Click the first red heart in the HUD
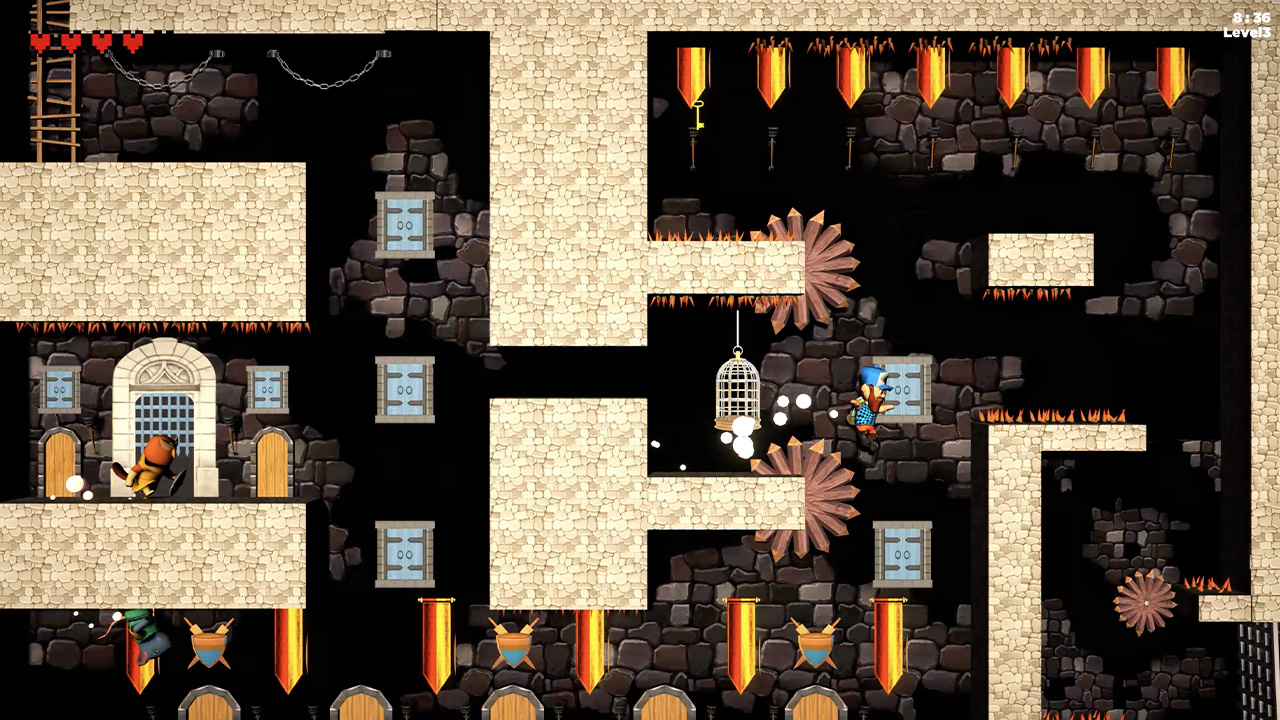The image size is (1280, 720). tap(42, 44)
